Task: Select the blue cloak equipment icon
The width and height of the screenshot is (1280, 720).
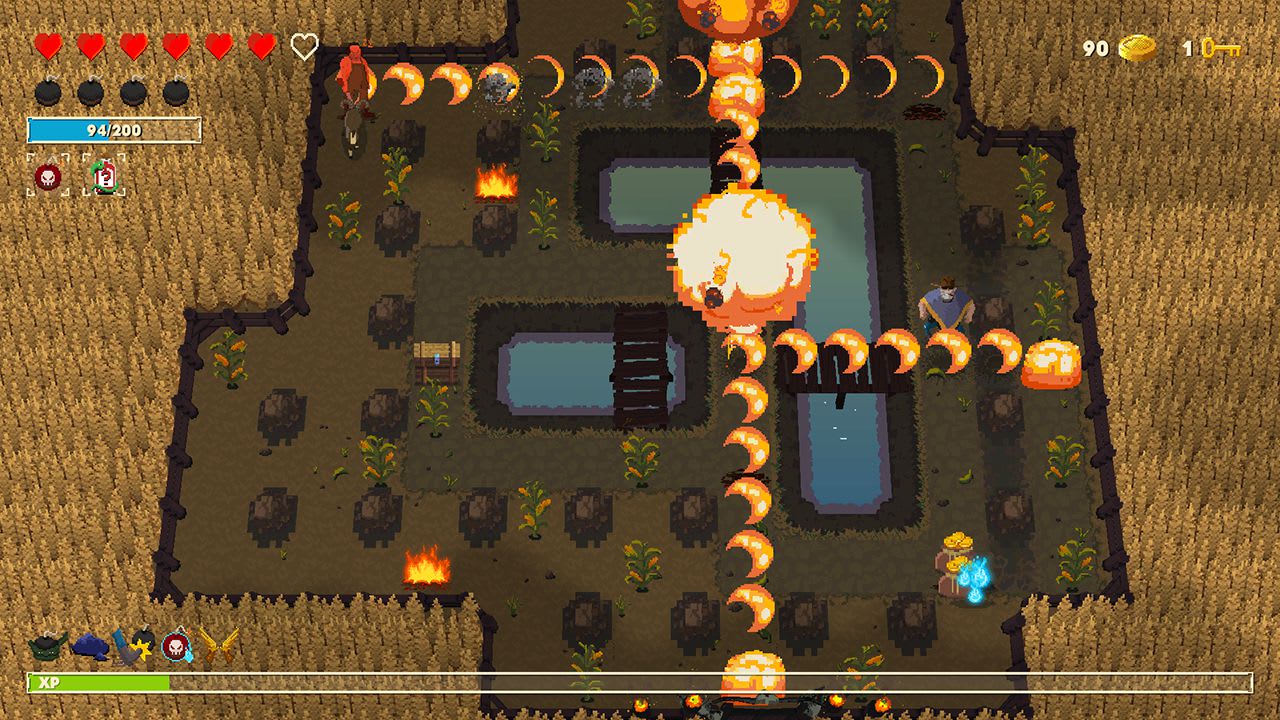Action: 90,647
